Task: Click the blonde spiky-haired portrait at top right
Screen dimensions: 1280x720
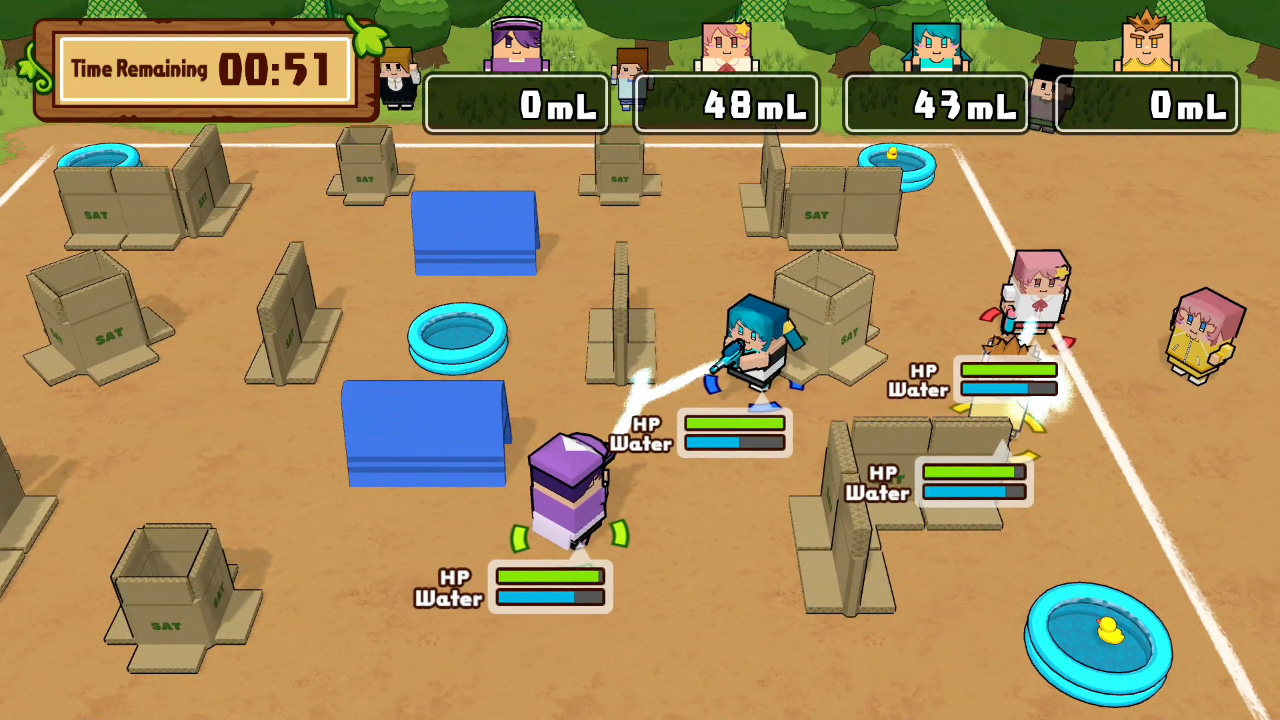Action: point(1147,42)
